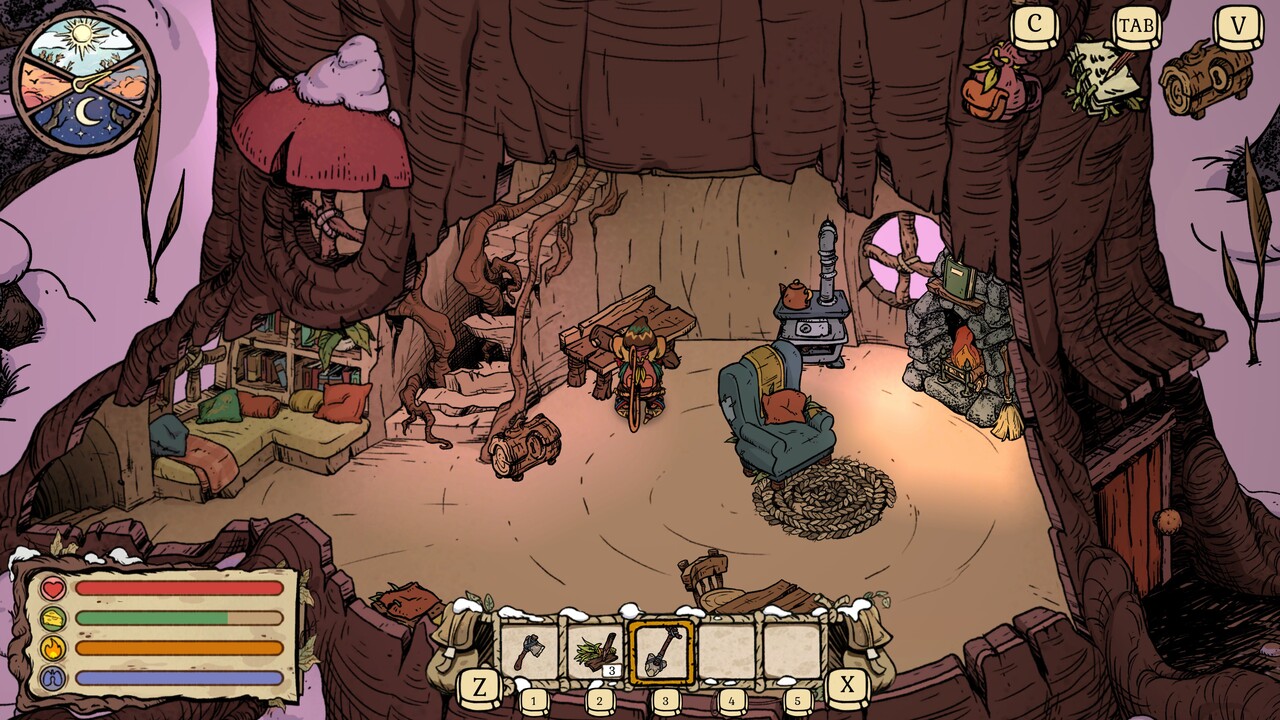Image resolution: width=1280 pixels, height=720 pixels.
Task: Select the plant fiber and wood slot
Action: pyautogui.click(x=595, y=652)
